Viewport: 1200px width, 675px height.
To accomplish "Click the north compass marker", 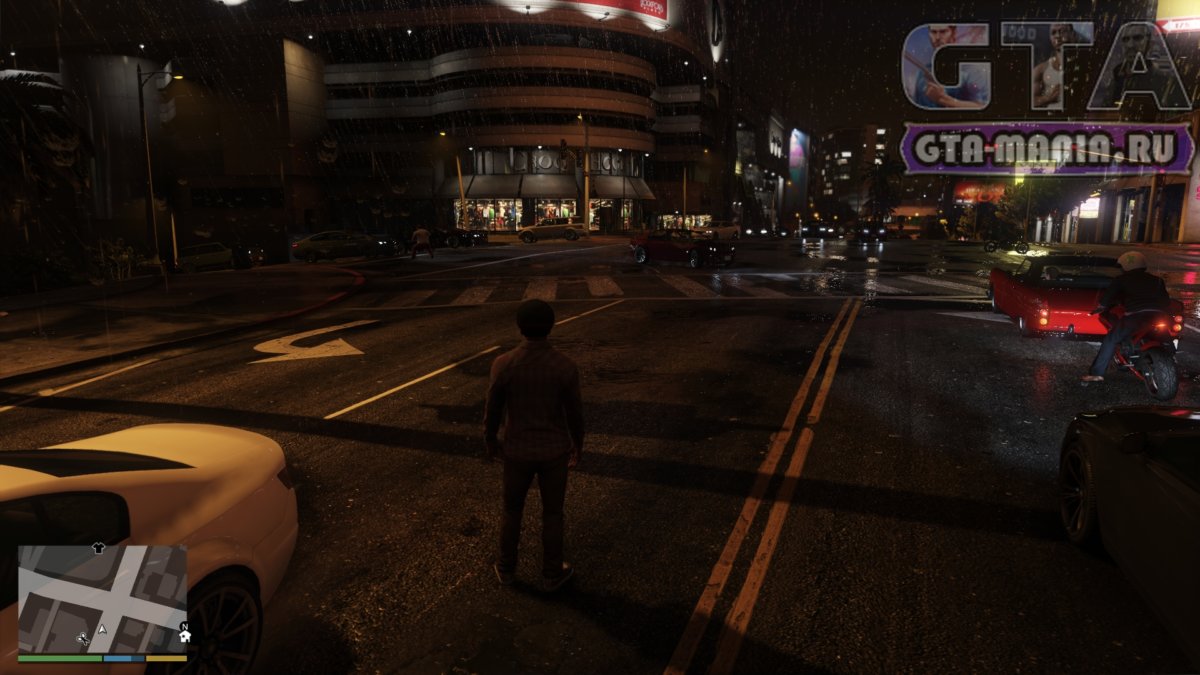I will point(184,626).
